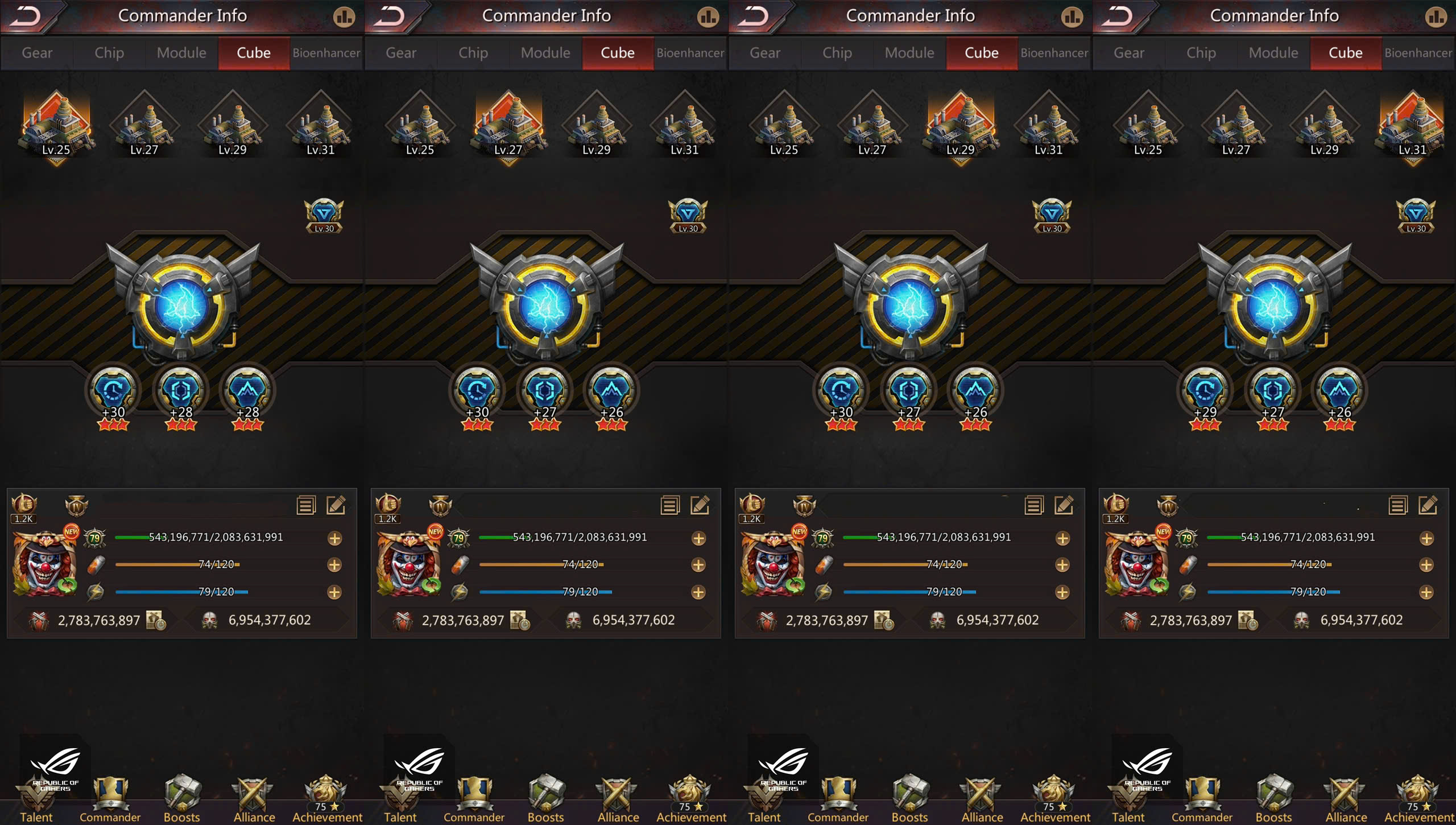This screenshot has width=1456, height=825.
Task: Open the +29 clock cube slot
Action: point(1205,393)
